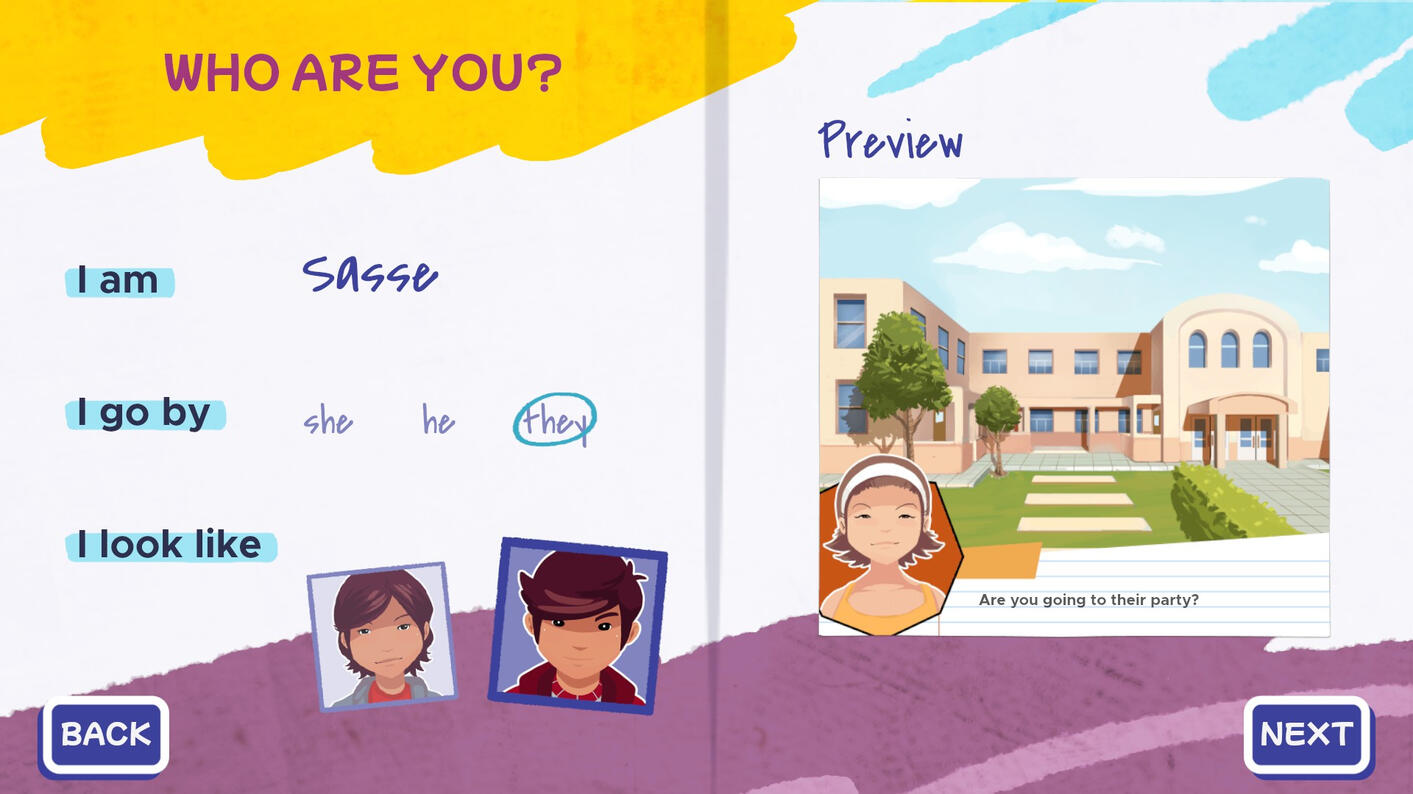Edit the name field reading Sasse
This screenshot has width=1413, height=794.
(x=370, y=275)
